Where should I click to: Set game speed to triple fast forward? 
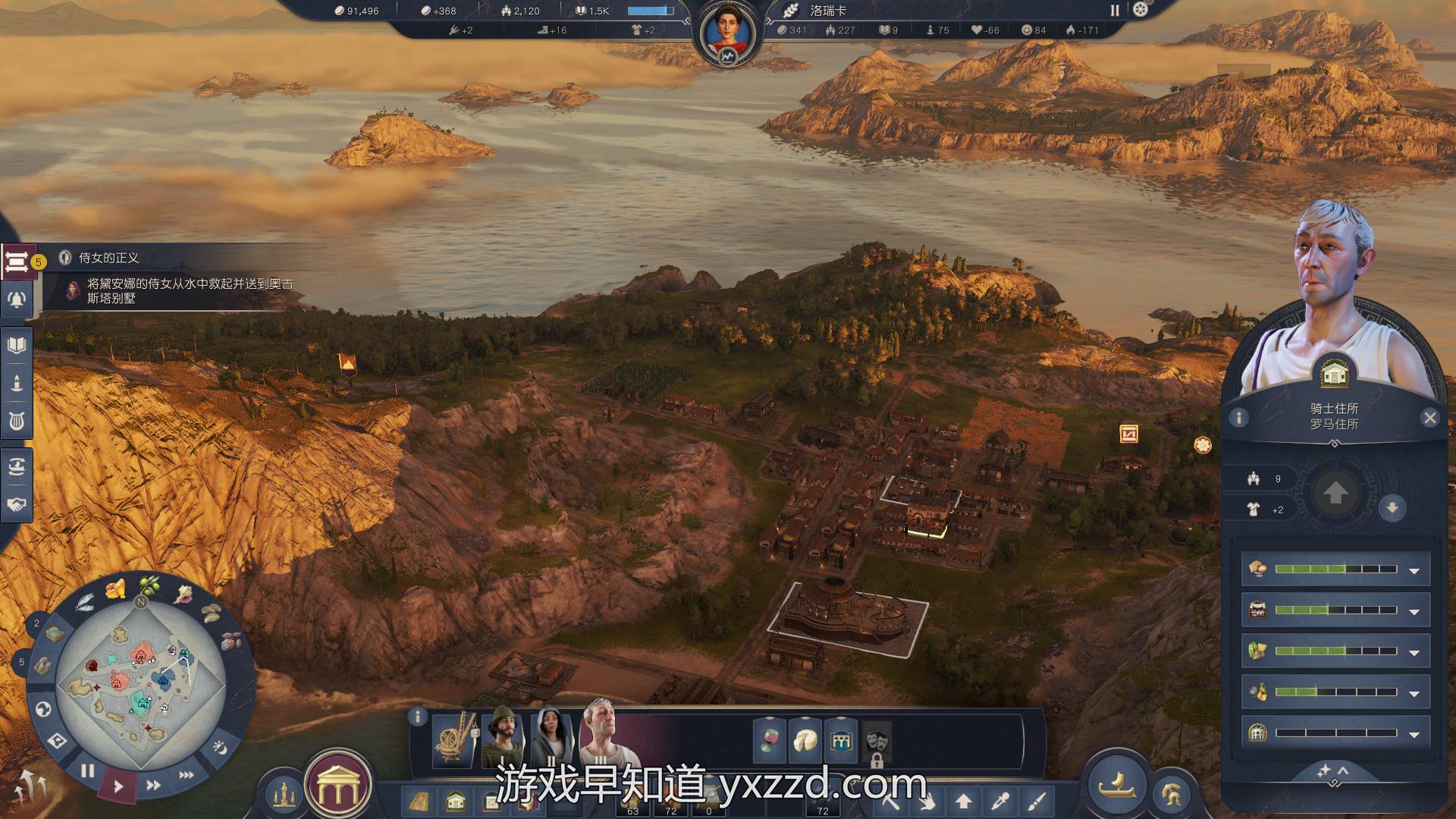pyautogui.click(x=187, y=775)
